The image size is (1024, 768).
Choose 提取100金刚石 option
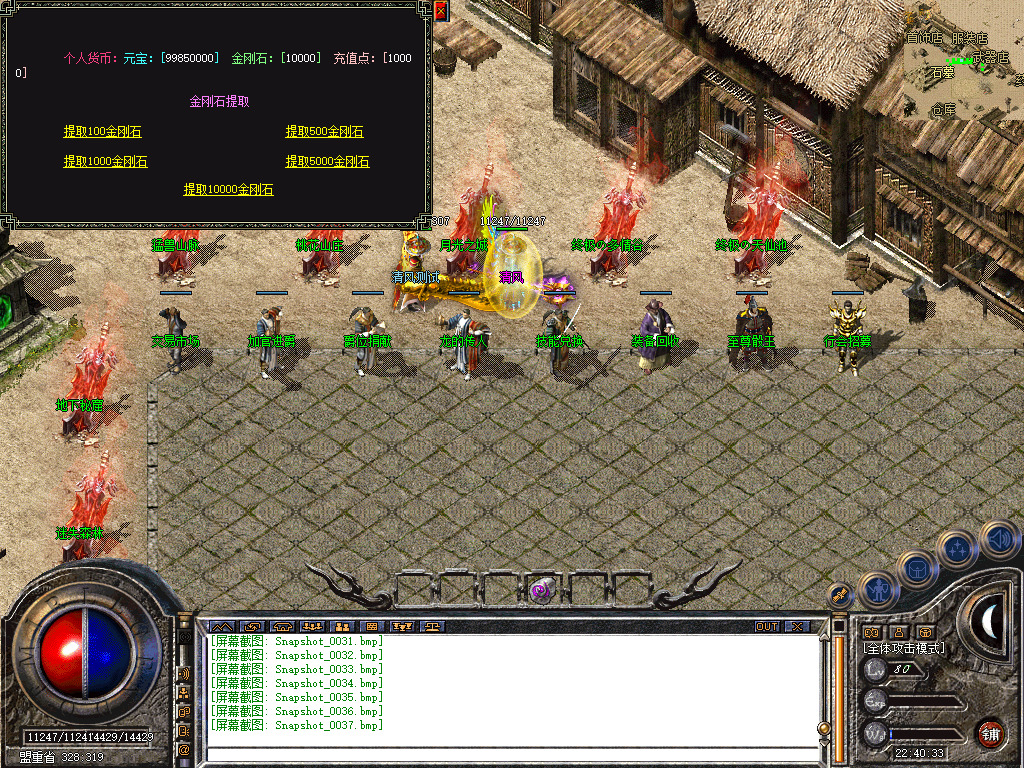102,132
